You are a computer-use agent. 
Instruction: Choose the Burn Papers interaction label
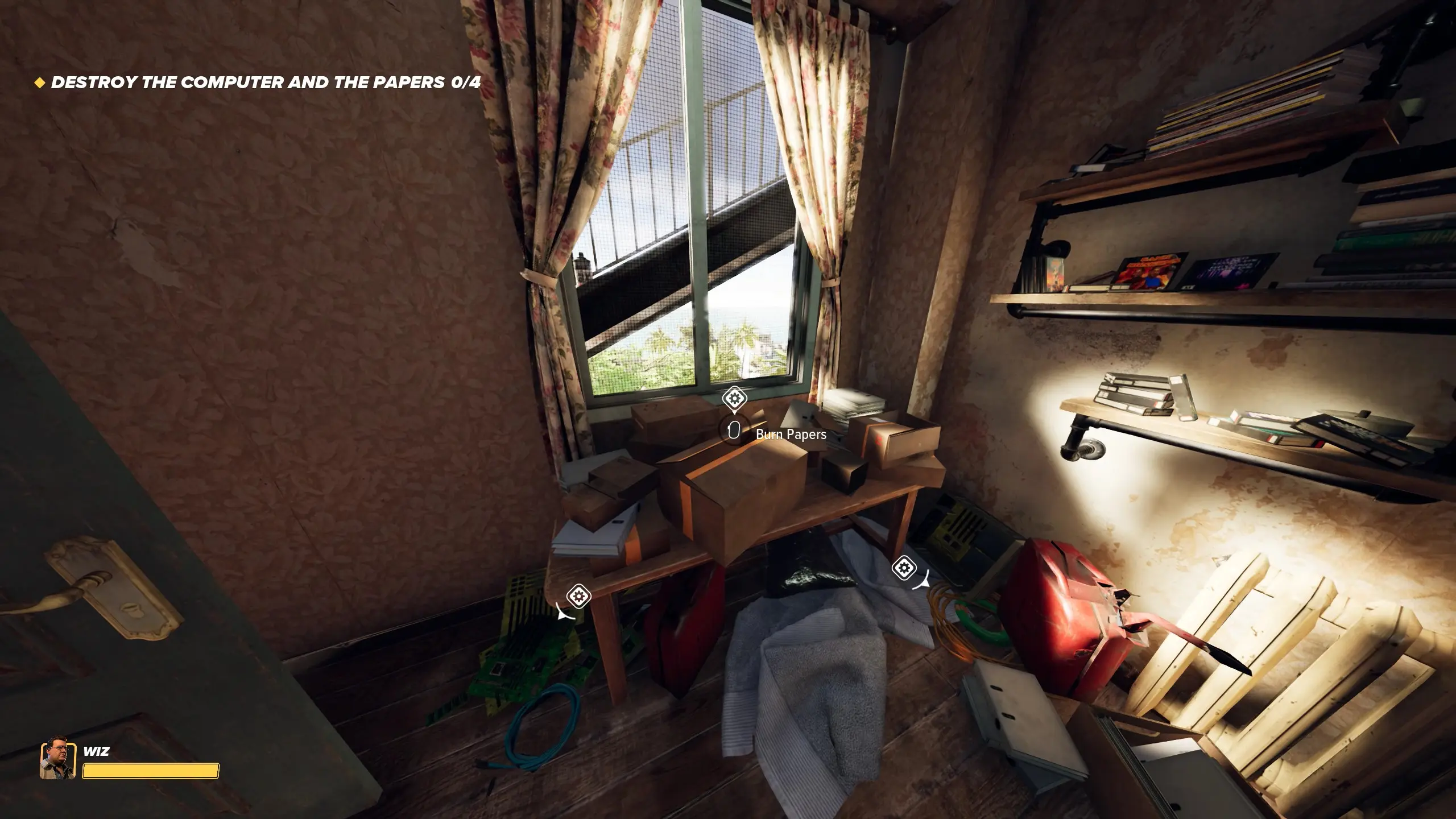tap(791, 435)
